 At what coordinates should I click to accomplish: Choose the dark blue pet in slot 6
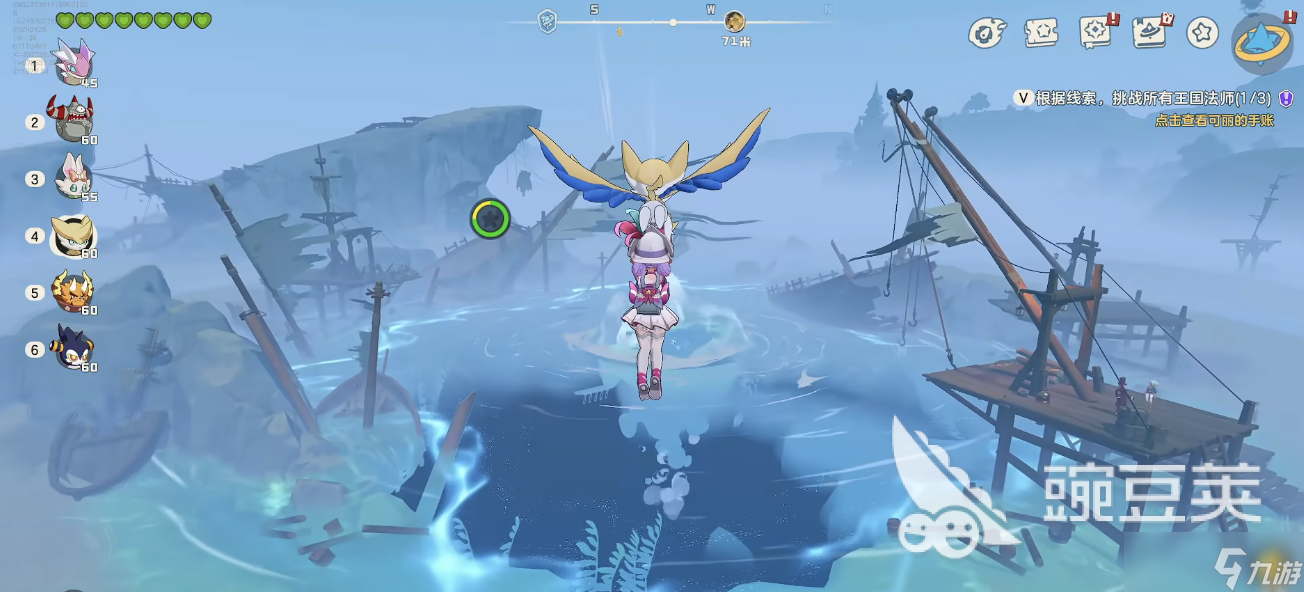click(x=73, y=348)
